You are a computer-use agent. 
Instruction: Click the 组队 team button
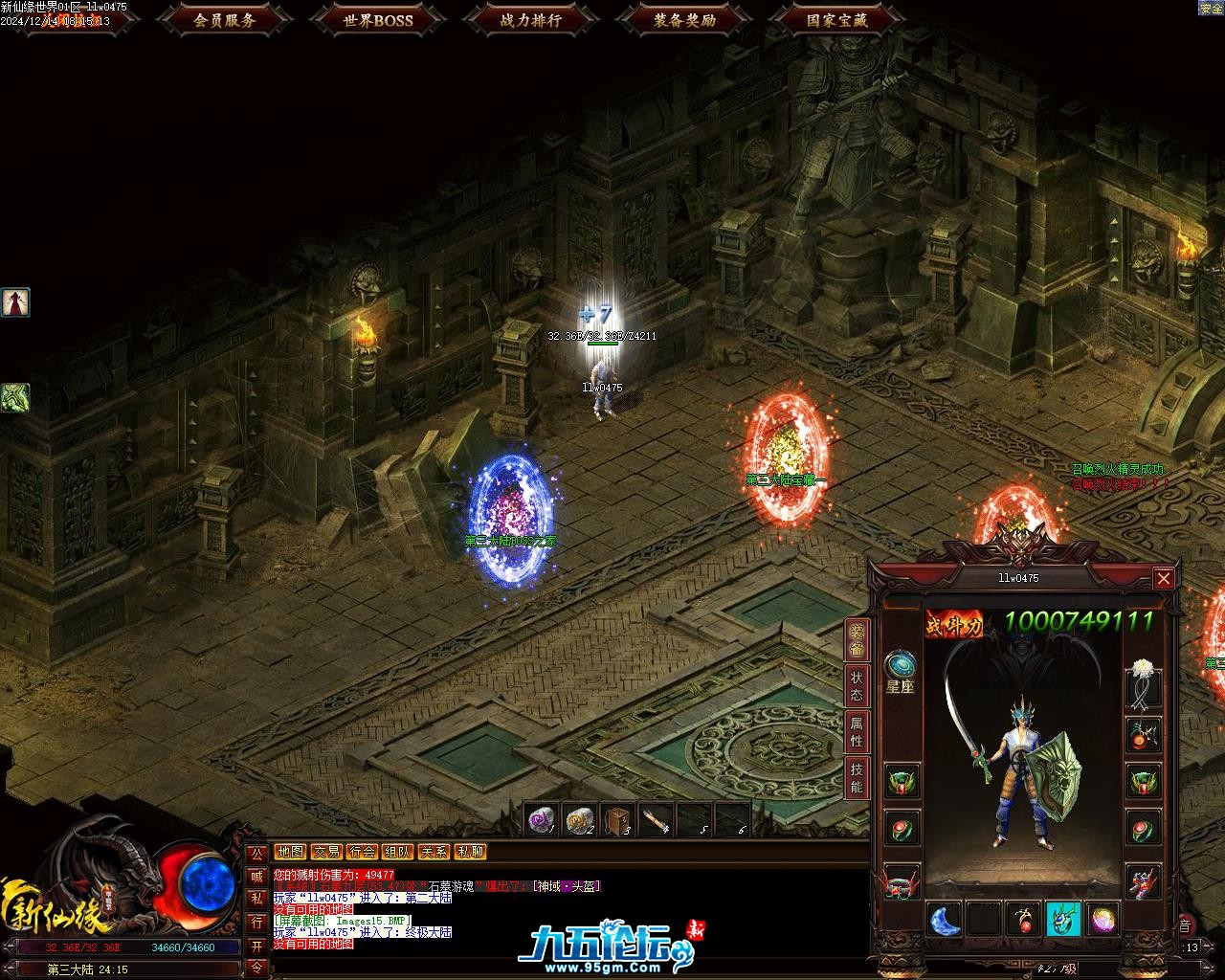click(x=398, y=852)
